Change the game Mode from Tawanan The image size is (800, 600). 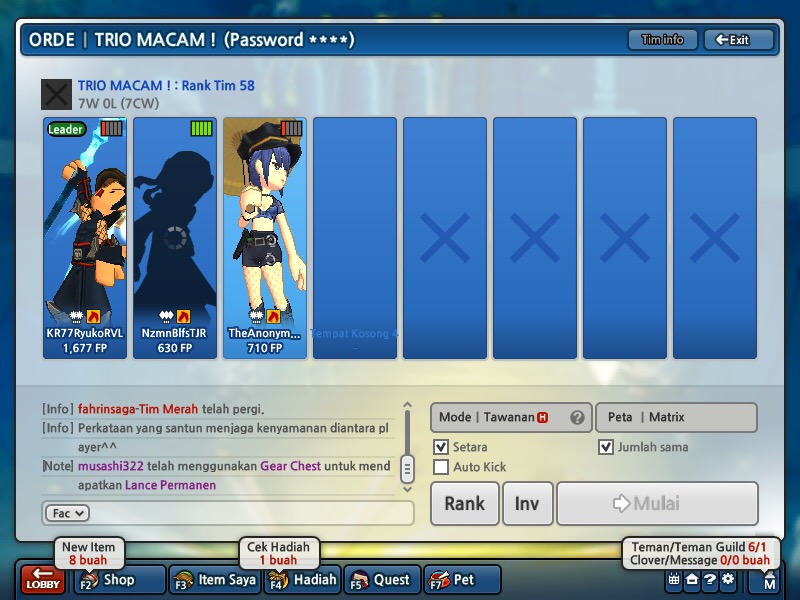[500, 417]
